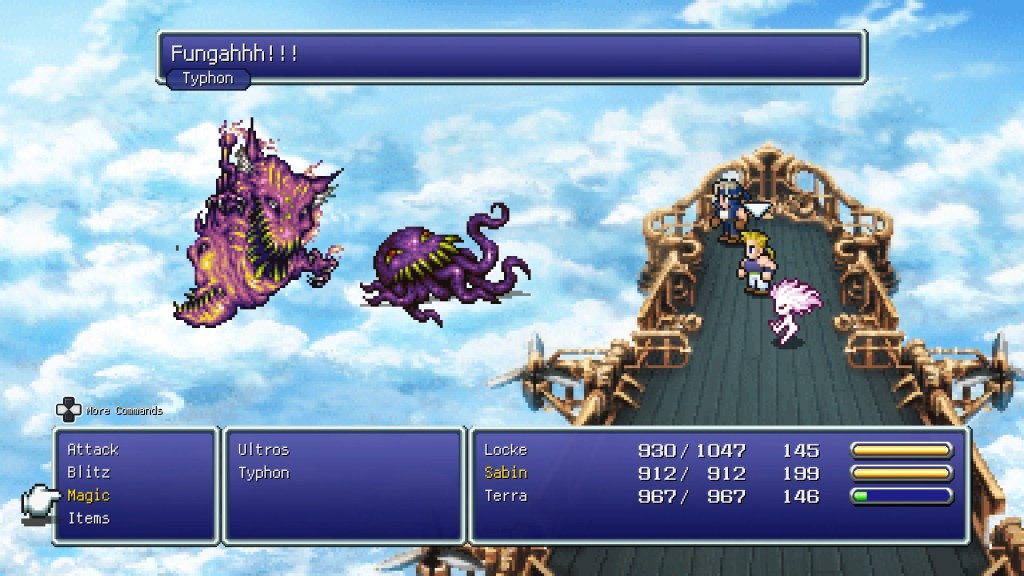Select Sabin in the party list
1024x576 pixels.
(505, 473)
